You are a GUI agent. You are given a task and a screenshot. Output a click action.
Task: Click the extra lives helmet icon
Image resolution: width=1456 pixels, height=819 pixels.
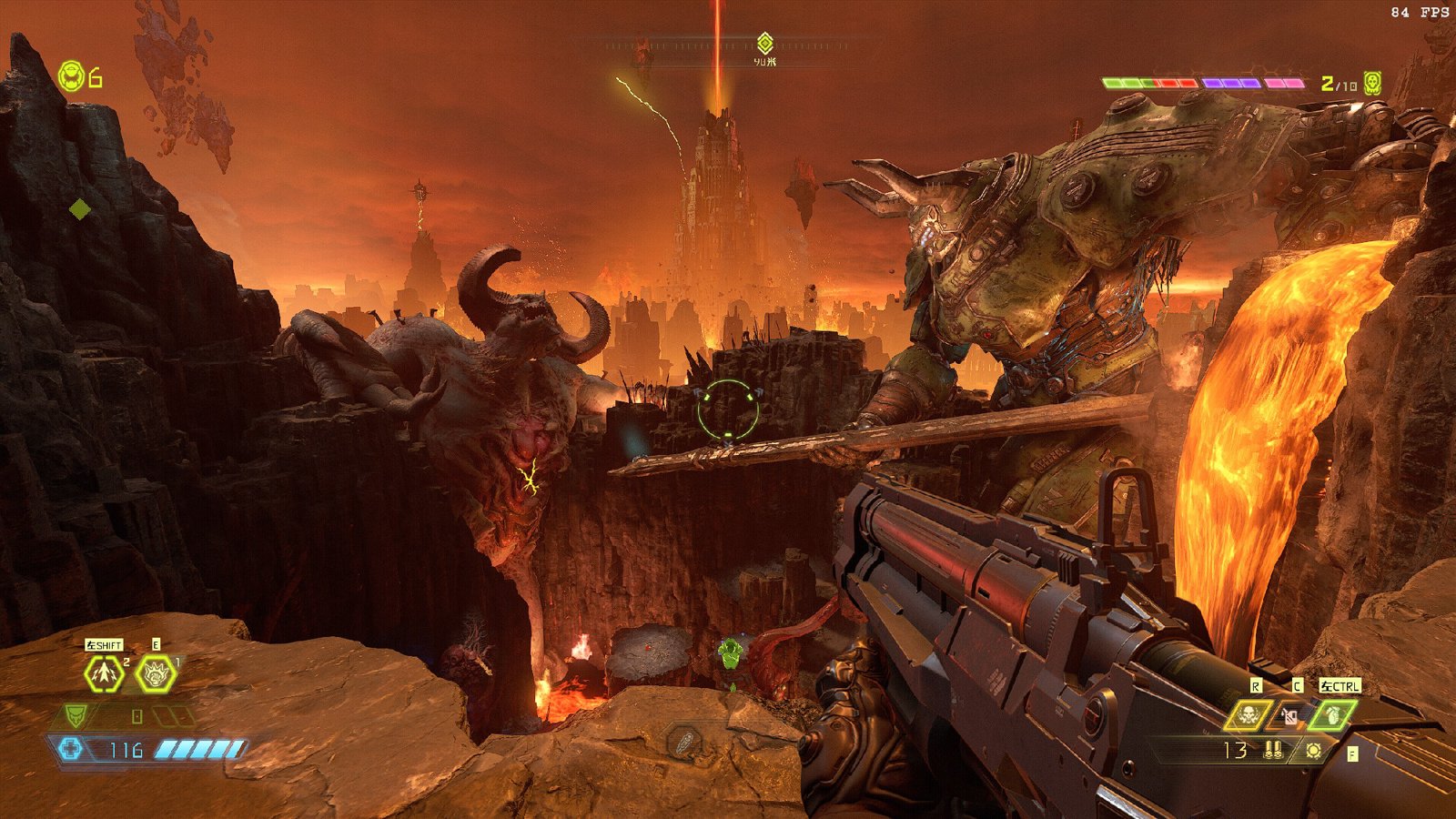point(71,76)
